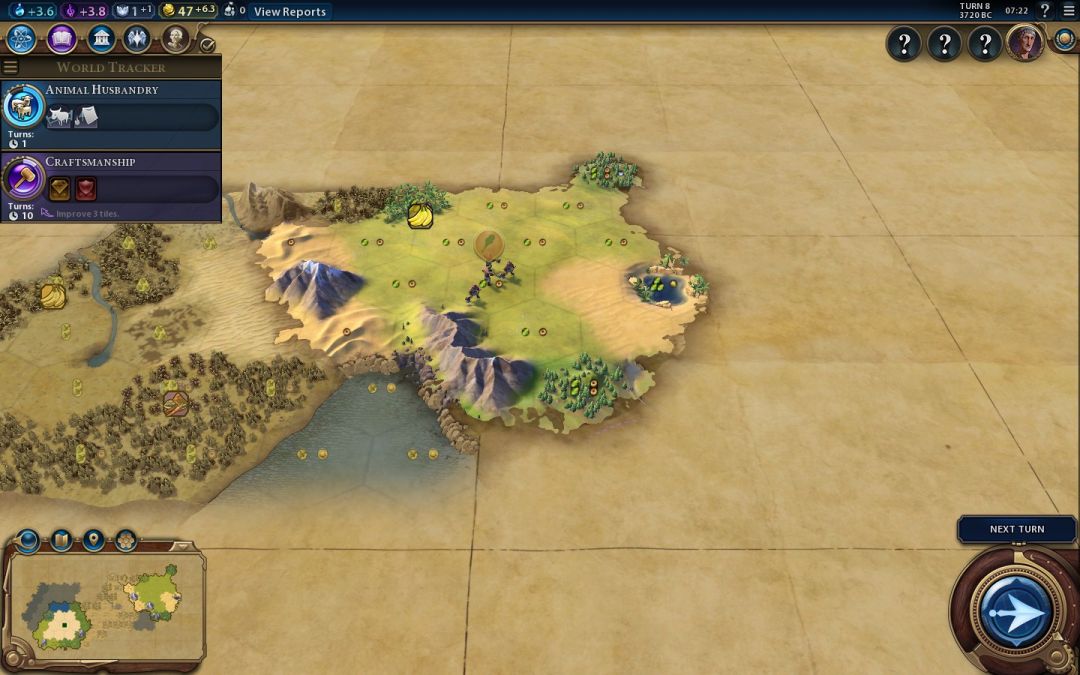
Task: Select the Animal Husbandry research entry
Action: click(110, 115)
